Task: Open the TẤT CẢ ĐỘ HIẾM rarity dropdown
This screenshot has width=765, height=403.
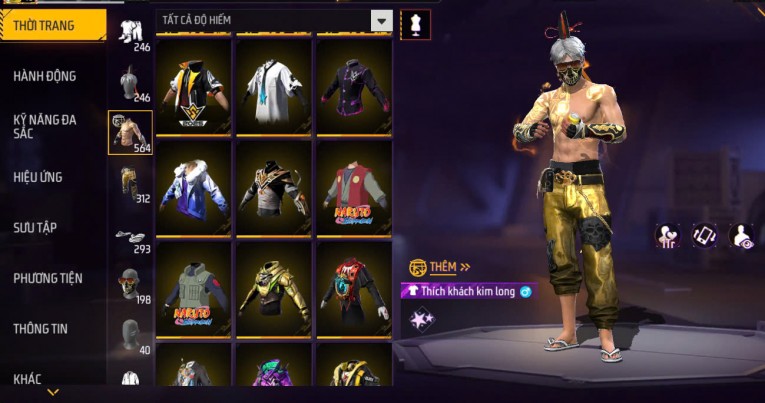Action: pyautogui.click(x=381, y=20)
